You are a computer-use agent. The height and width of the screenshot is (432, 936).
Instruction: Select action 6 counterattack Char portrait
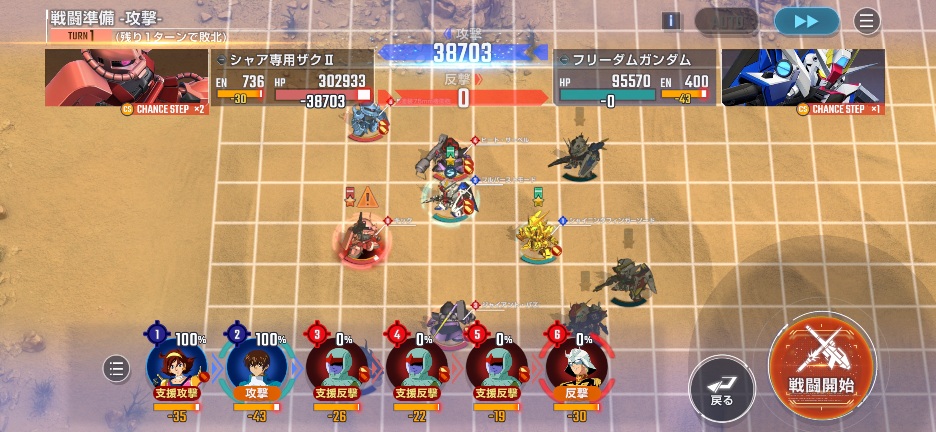point(577,364)
